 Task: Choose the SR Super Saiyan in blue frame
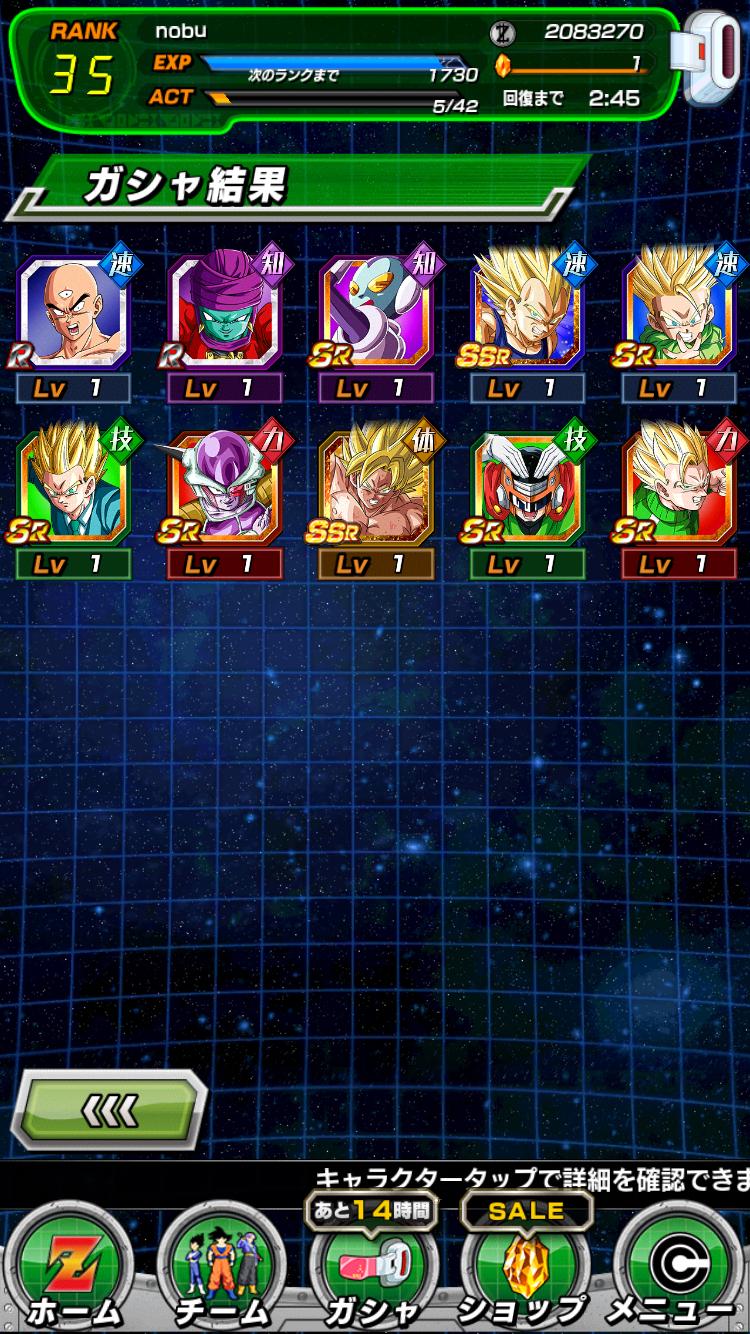click(x=679, y=313)
